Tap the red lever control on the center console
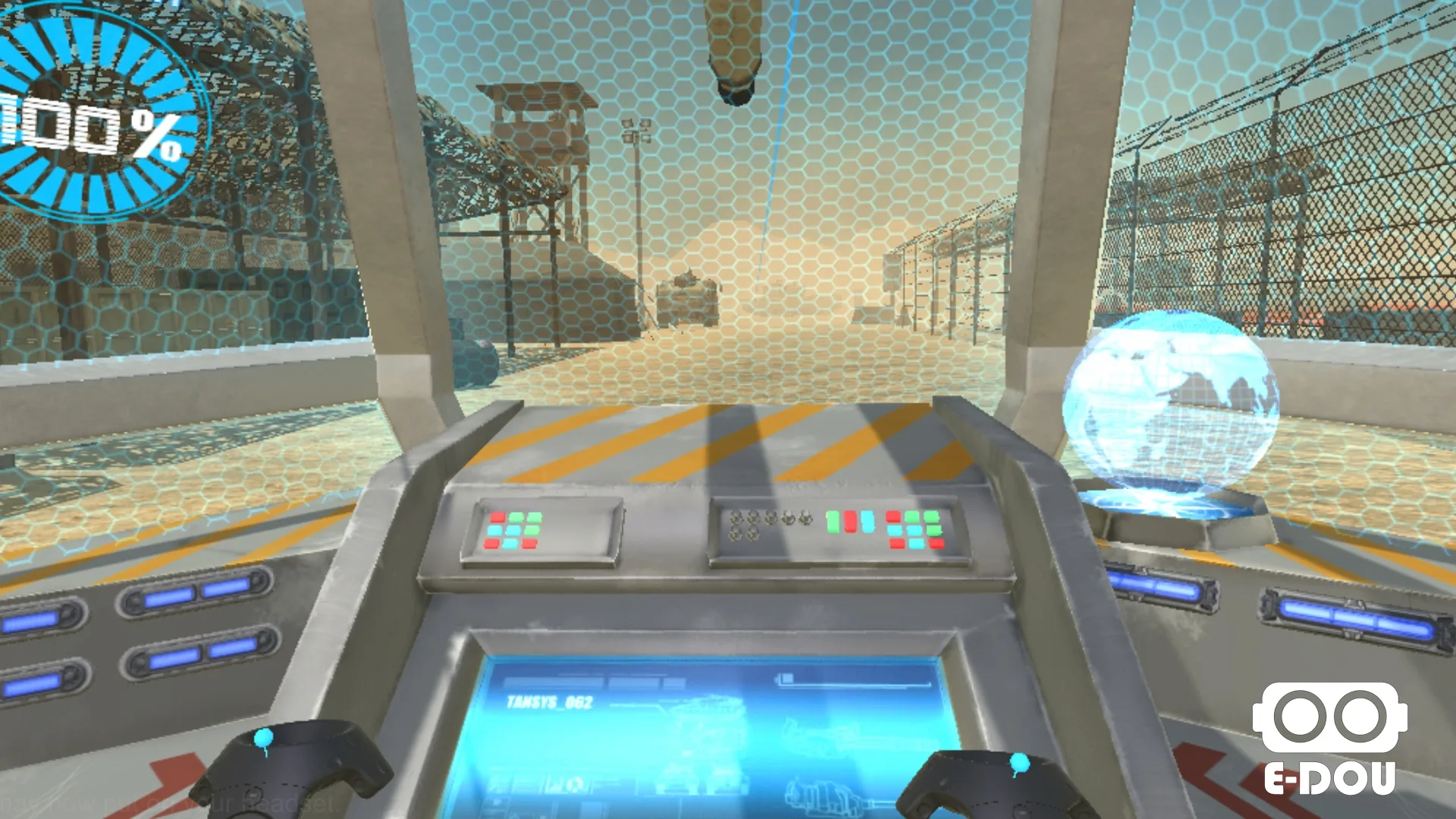 coord(849,522)
